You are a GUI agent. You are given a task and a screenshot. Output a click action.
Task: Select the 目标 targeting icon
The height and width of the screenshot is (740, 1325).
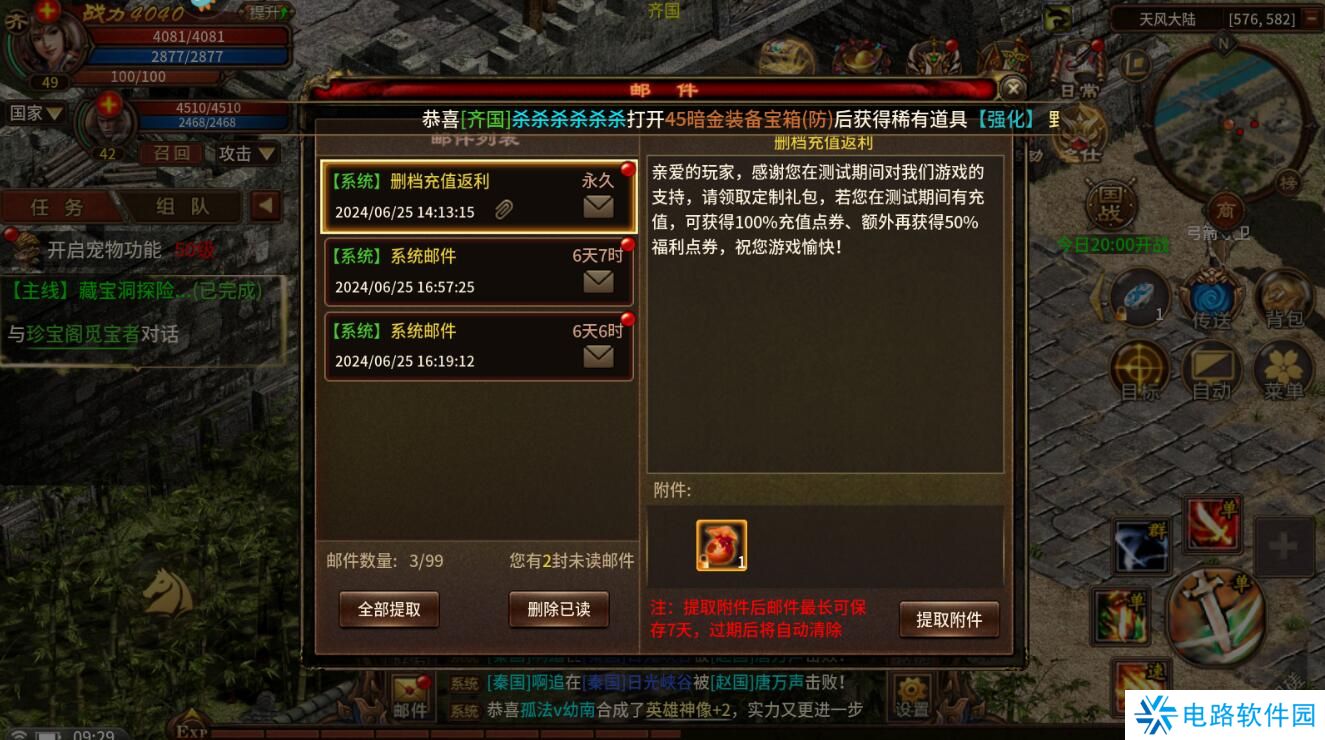(x=1139, y=367)
